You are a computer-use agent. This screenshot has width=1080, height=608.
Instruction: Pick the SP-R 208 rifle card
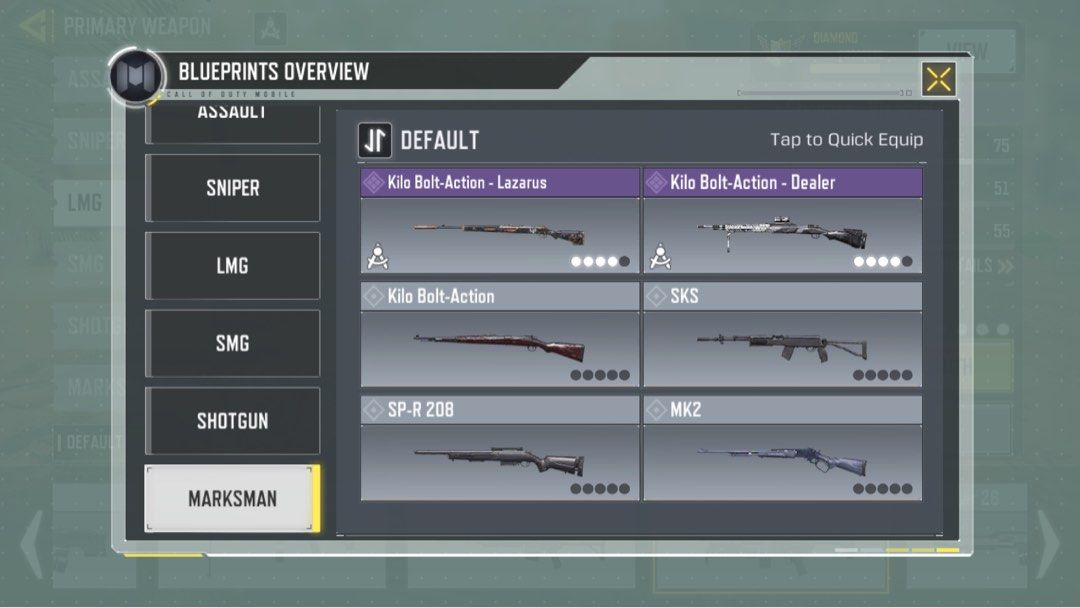[500, 449]
